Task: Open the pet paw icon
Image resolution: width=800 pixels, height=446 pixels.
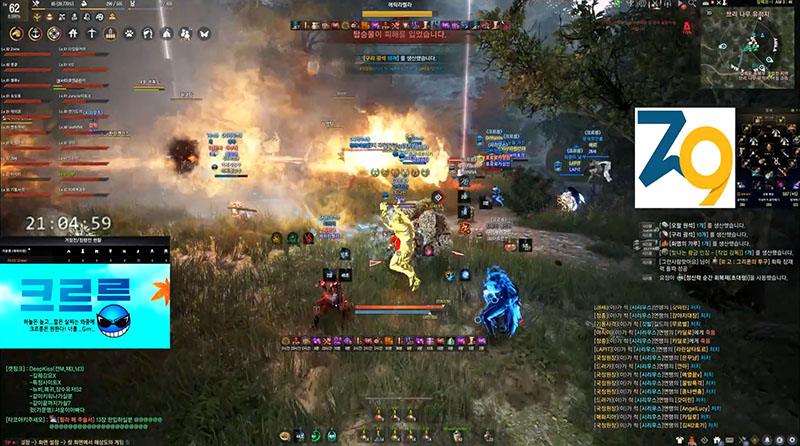Action: point(129,32)
